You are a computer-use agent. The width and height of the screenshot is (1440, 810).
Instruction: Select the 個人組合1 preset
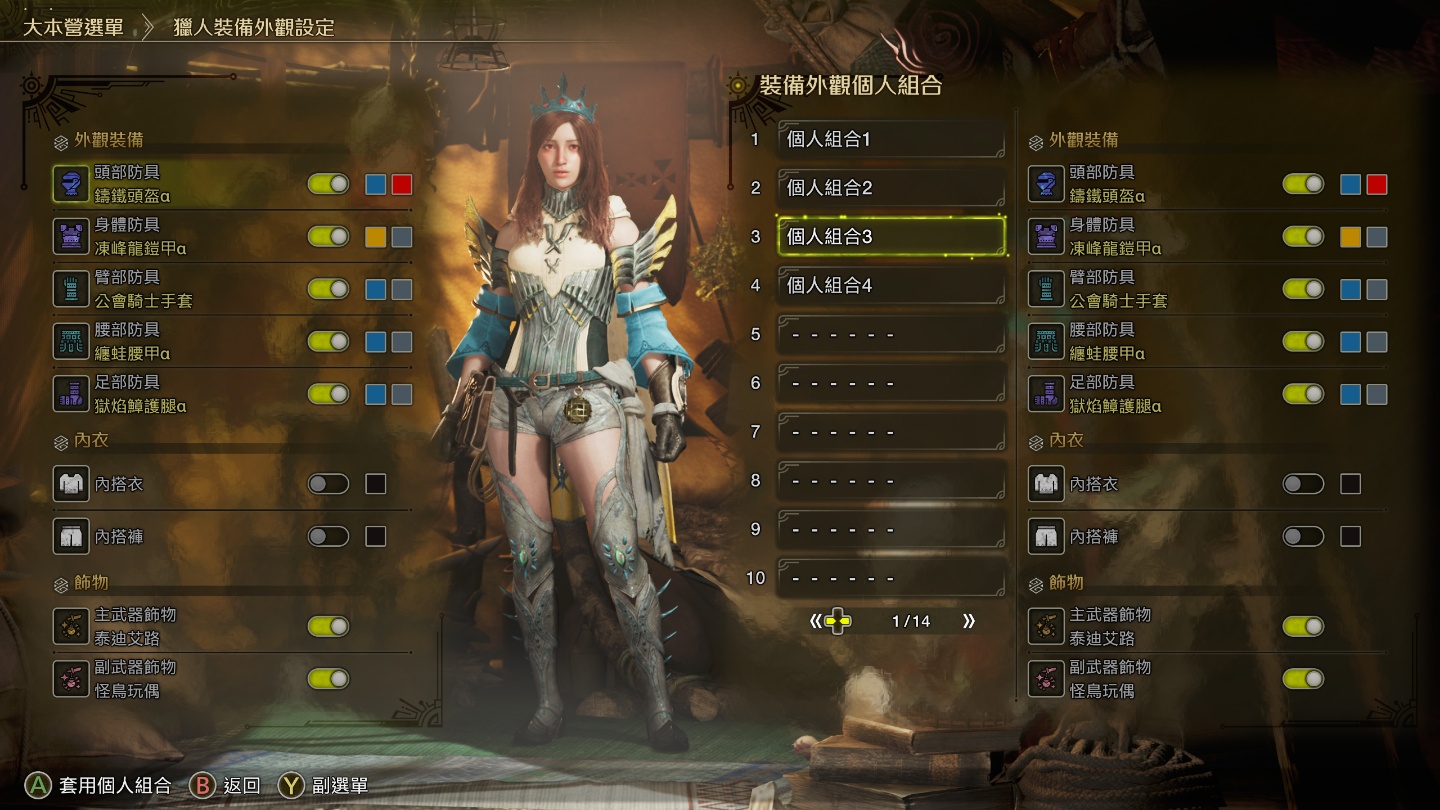pyautogui.click(x=890, y=140)
